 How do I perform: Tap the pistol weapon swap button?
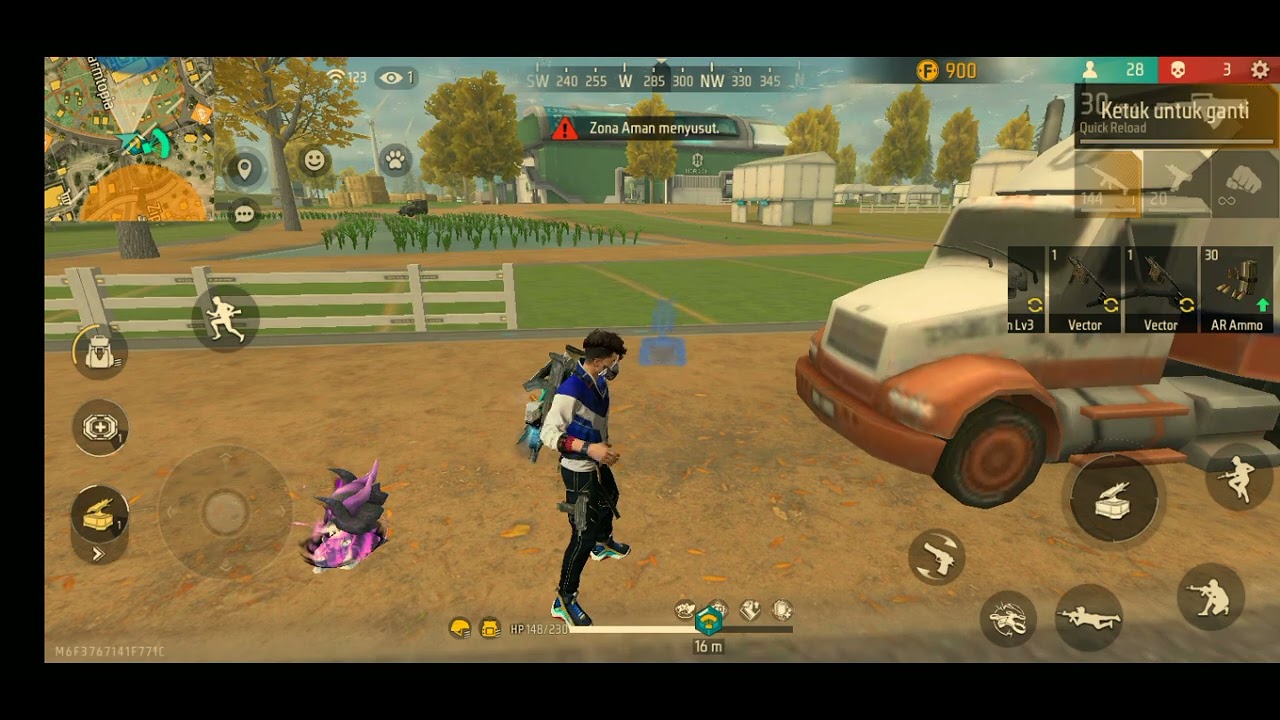point(937,557)
